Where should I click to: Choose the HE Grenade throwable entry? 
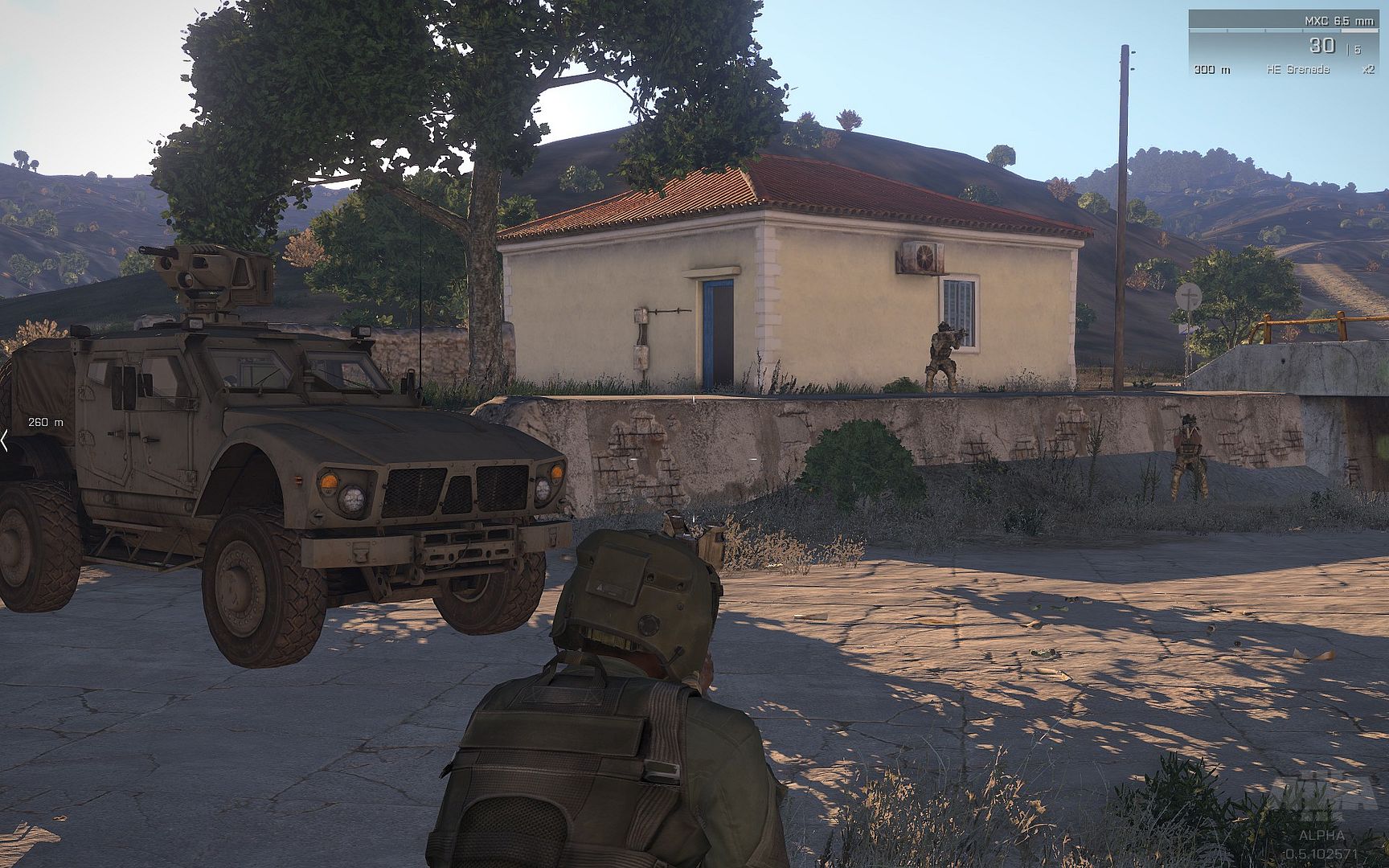coord(1297,70)
